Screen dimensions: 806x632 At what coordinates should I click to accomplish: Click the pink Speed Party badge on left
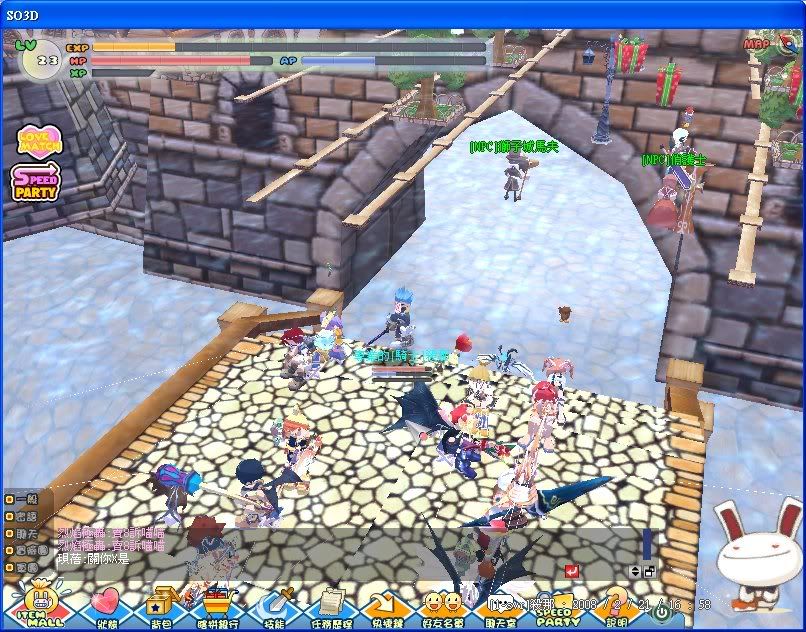(x=36, y=183)
